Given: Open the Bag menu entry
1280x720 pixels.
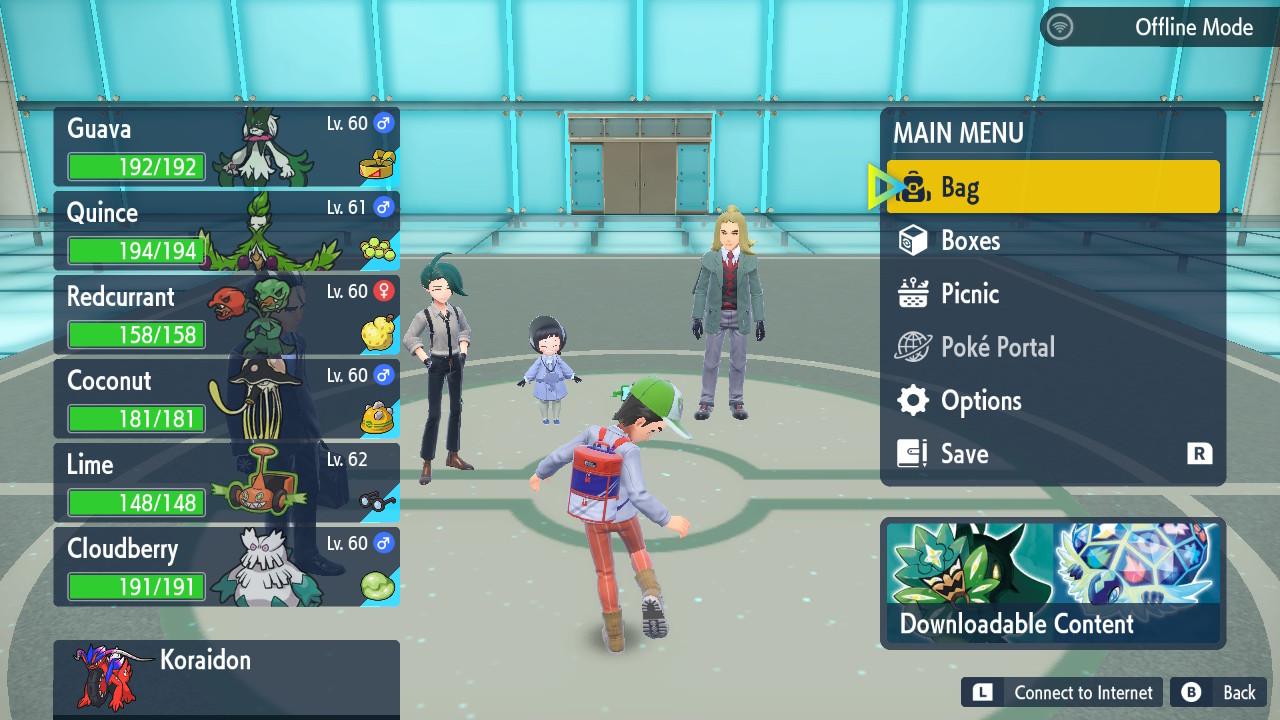Looking at the screenshot, I should coord(1052,187).
